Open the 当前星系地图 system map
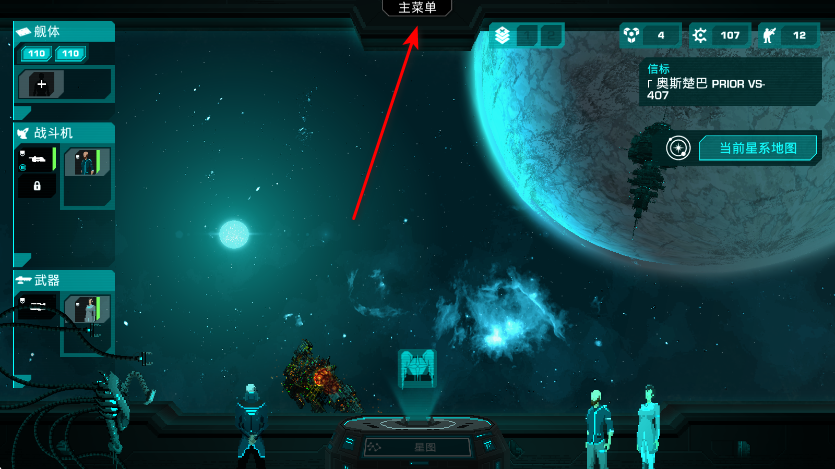 757,149
